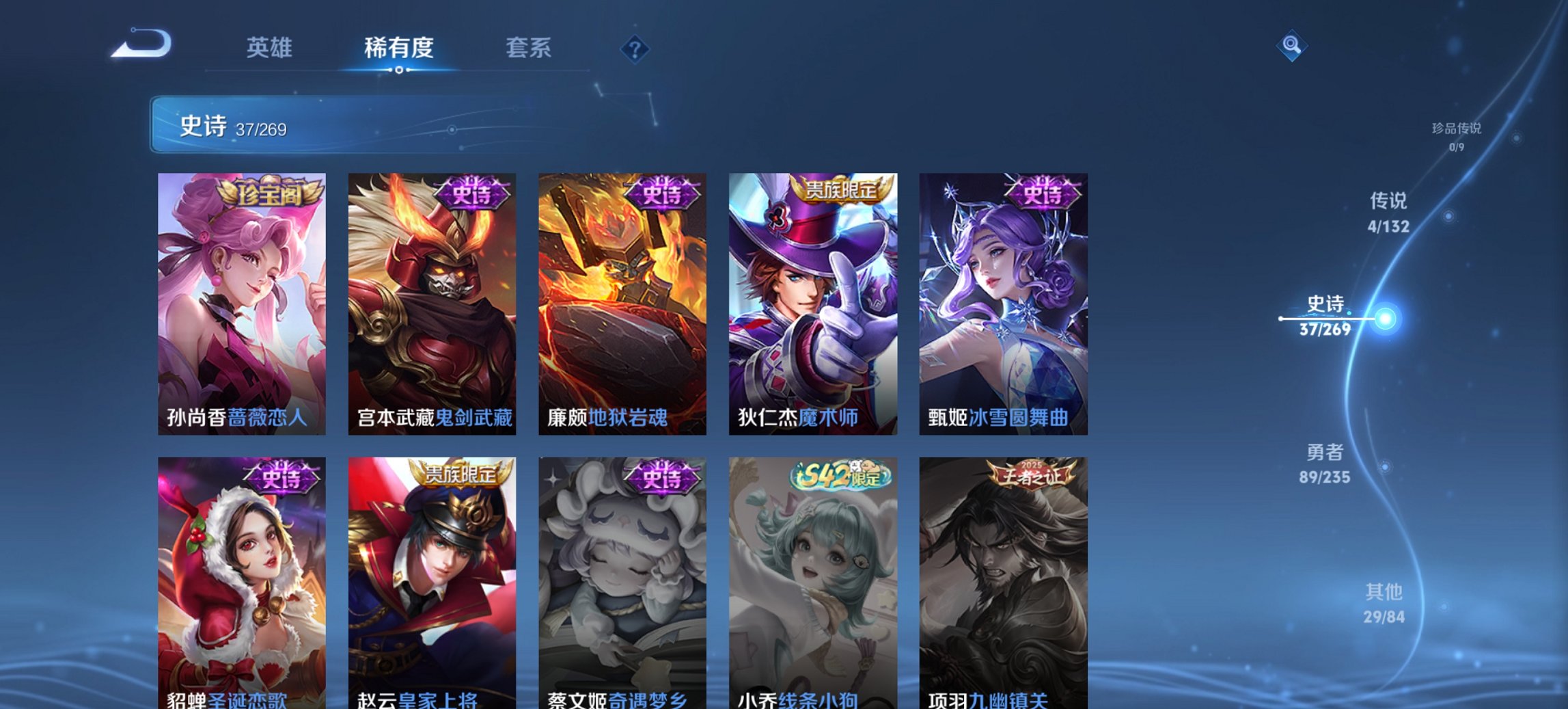Open the 地狱岩魂 skin for 廉颇
This screenshot has height=709, width=1568.
pos(622,299)
